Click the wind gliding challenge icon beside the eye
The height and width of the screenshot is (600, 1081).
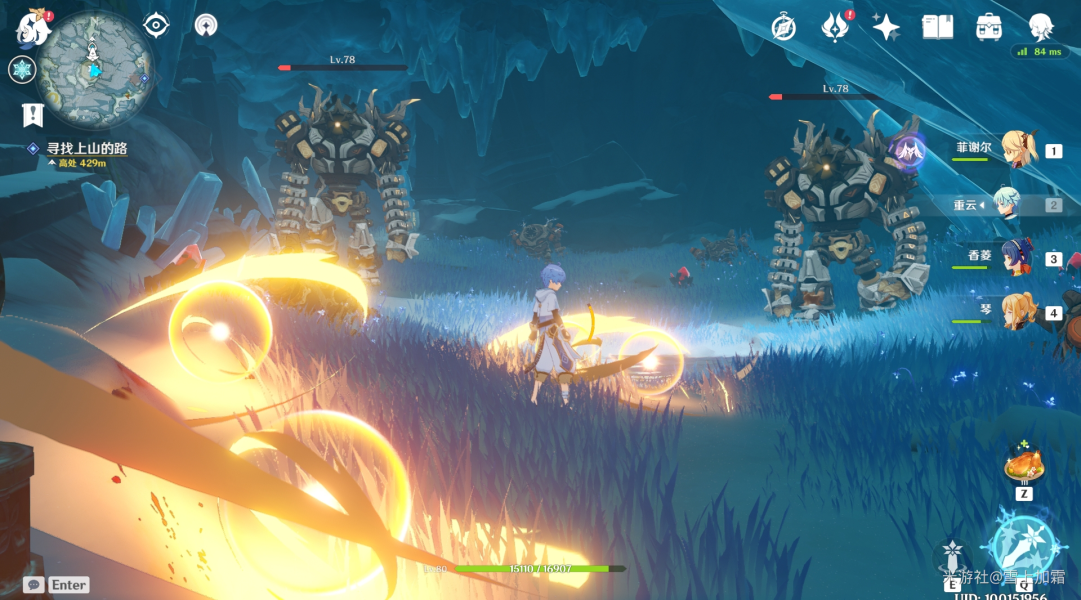click(x=206, y=25)
